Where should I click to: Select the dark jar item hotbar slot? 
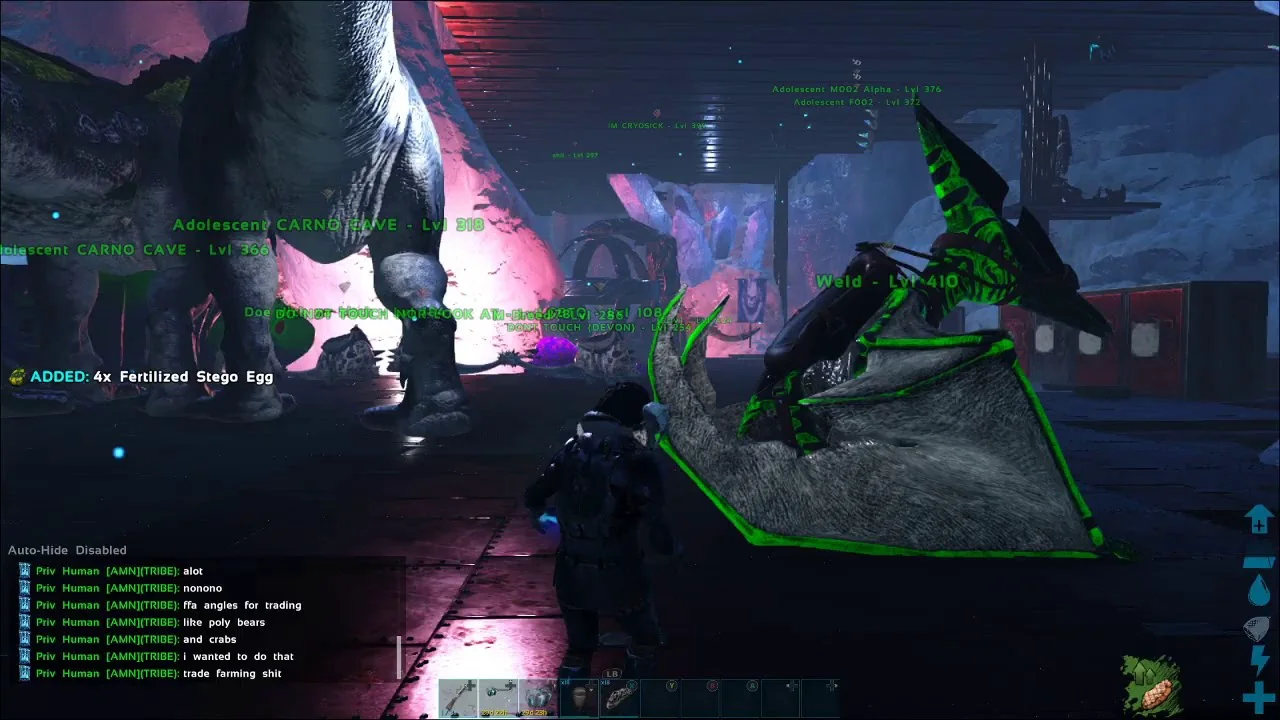[x=579, y=698]
